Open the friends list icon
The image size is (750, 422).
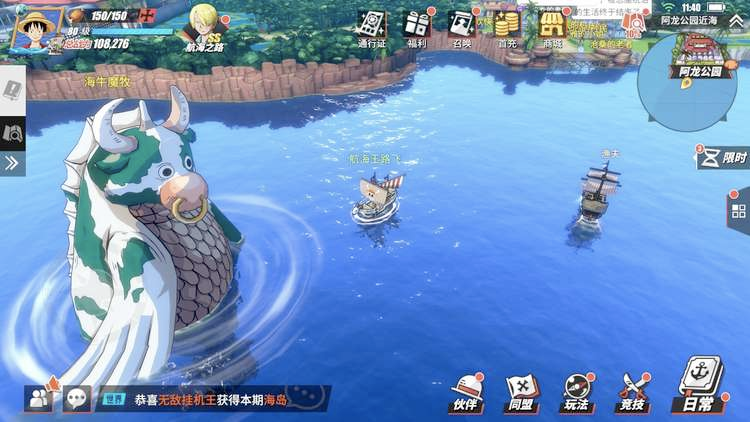pyautogui.click(x=39, y=398)
